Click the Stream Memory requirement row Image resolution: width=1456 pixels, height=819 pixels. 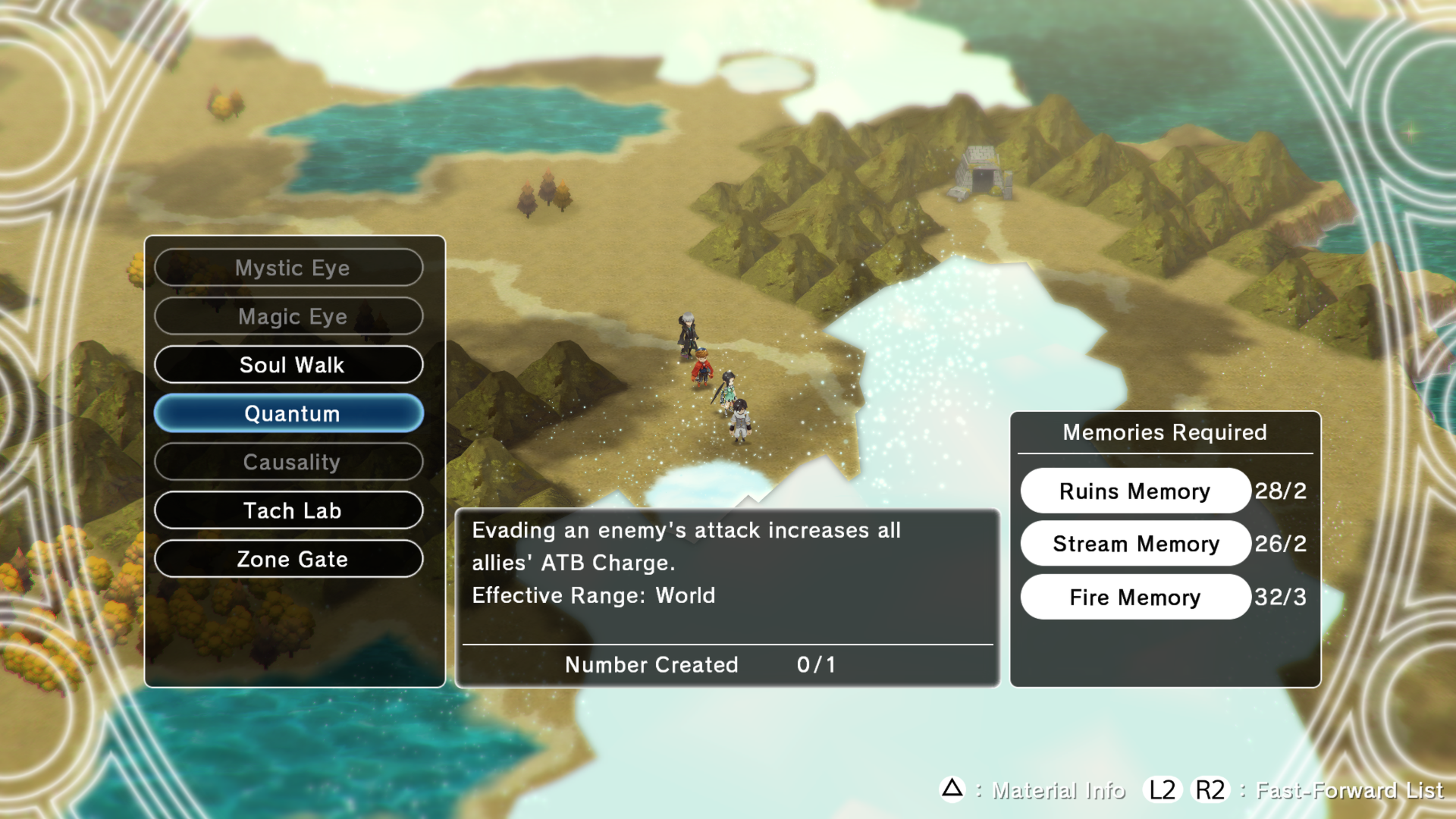[x=1134, y=544]
